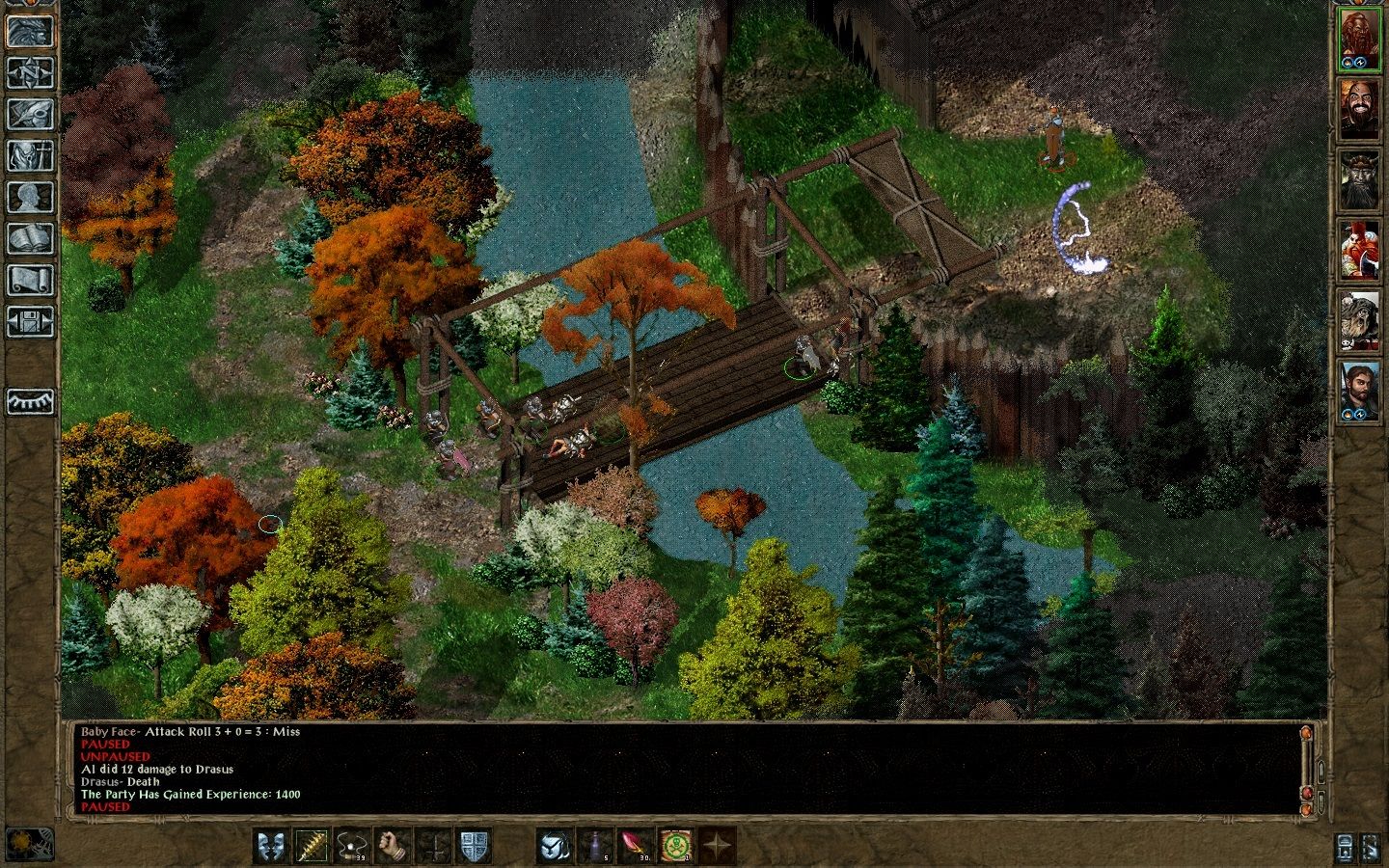Screen dimensions: 1389x868
Task: Open the mage spellbook
Action: point(30,239)
